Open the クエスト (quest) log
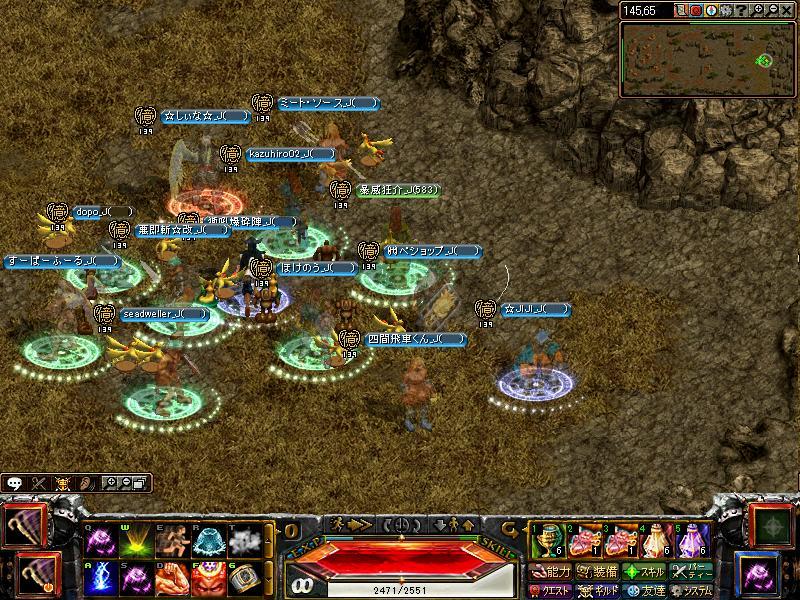 click(552, 591)
